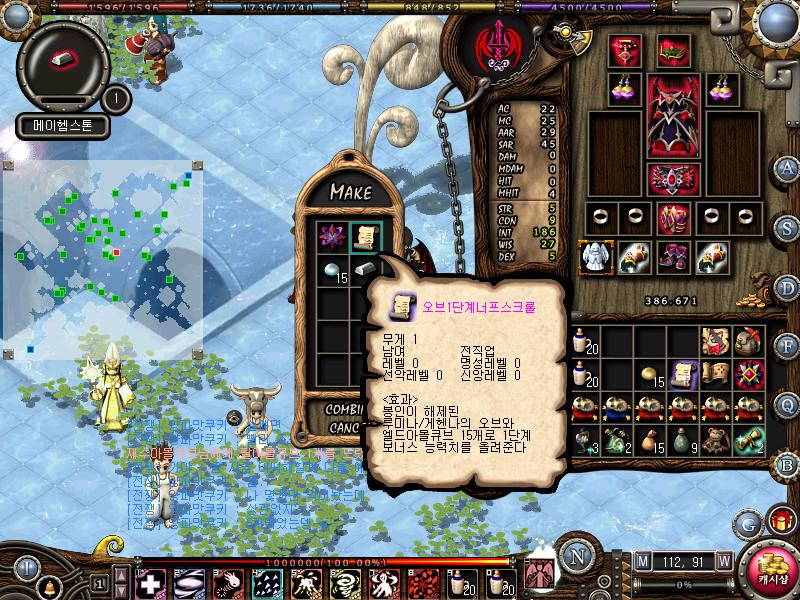Select the purple star flower crafting ingredient
This screenshot has width=800, height=600.
point(332,236)
